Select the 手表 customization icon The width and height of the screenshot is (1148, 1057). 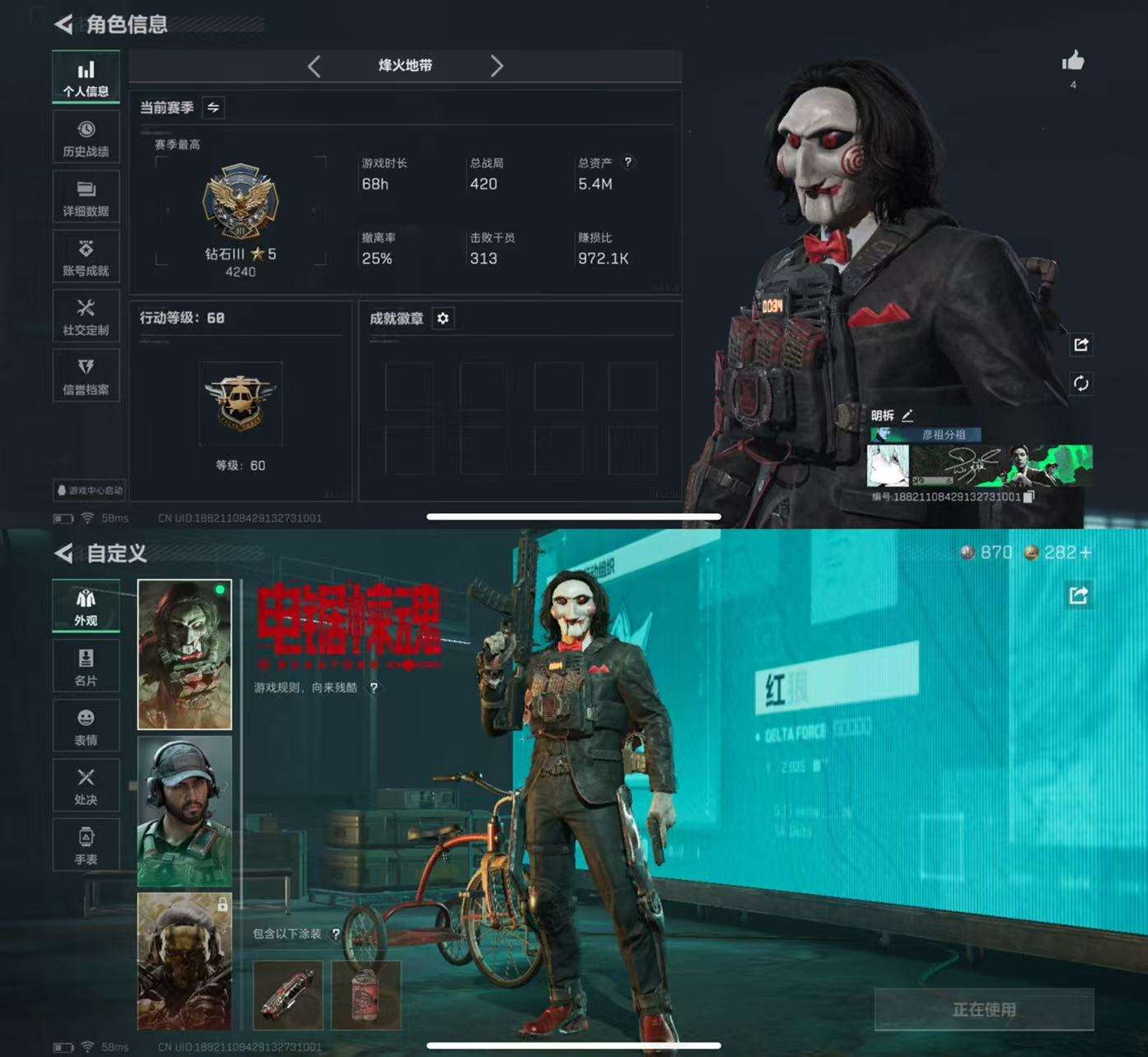pyautogui.click(x=86, y=845)
